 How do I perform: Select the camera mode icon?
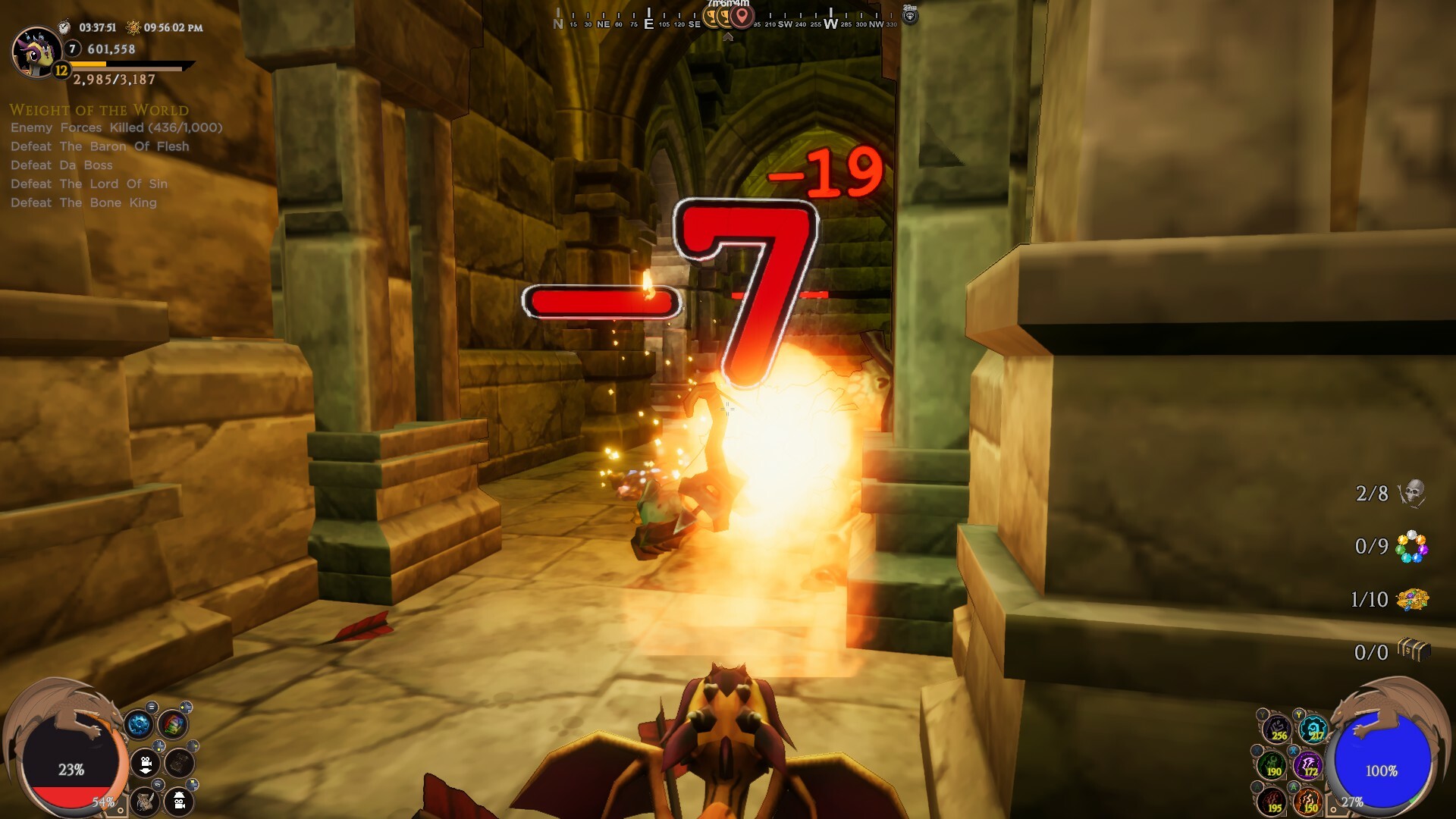146,763
